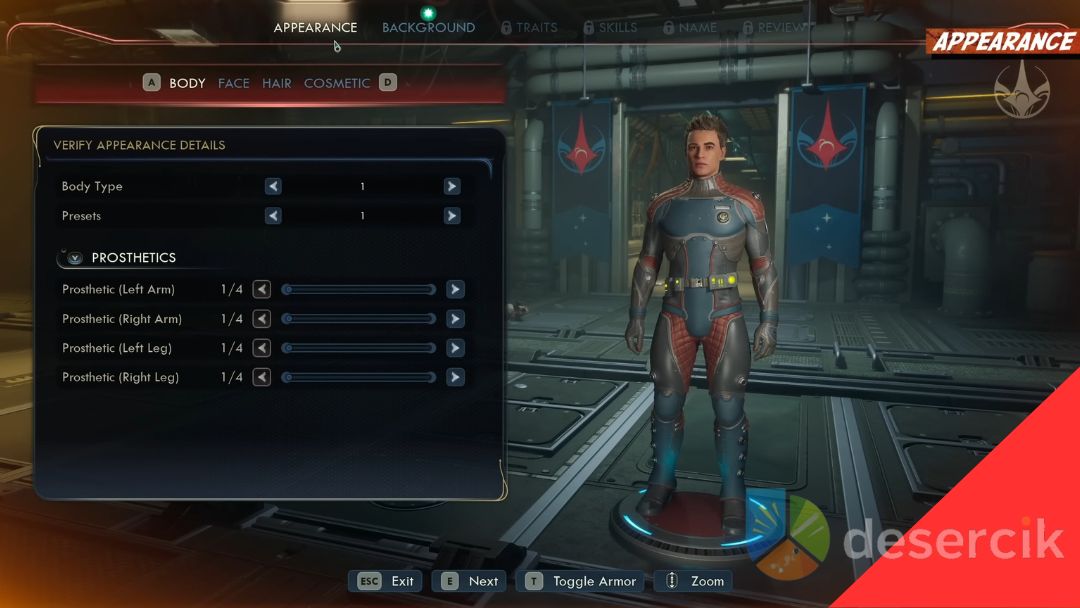Decrease Body Type with left arrow
1080x608 pixels.
click(x=273, y=187)
